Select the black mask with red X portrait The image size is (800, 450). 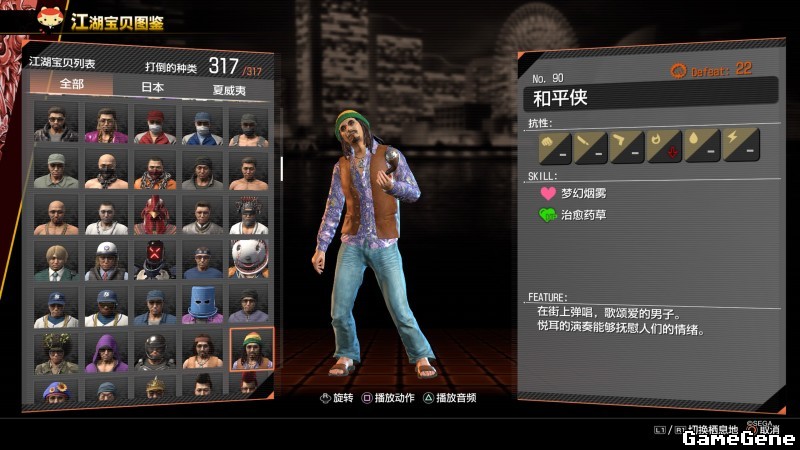[x=154, y=259]
